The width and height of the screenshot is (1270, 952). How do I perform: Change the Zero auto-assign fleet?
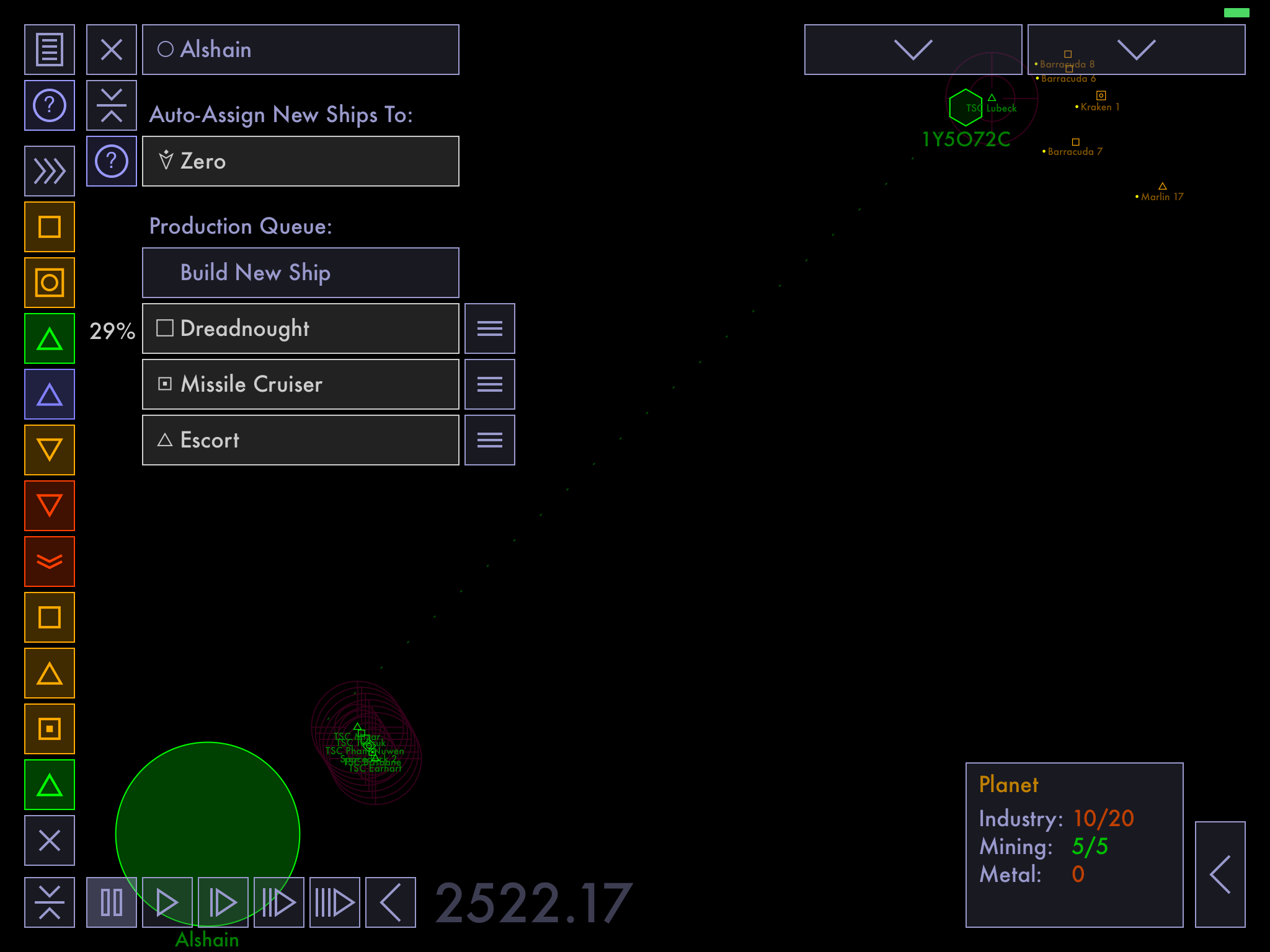(301, 161)
